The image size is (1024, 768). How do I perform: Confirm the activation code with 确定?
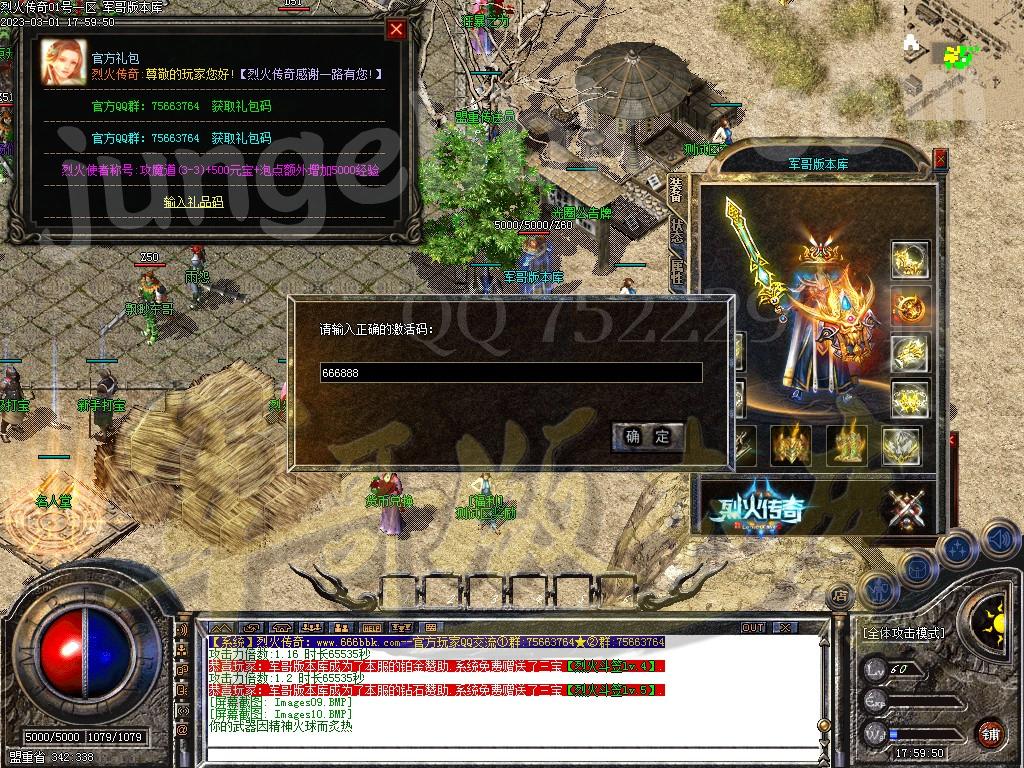(x=647, y=436)
